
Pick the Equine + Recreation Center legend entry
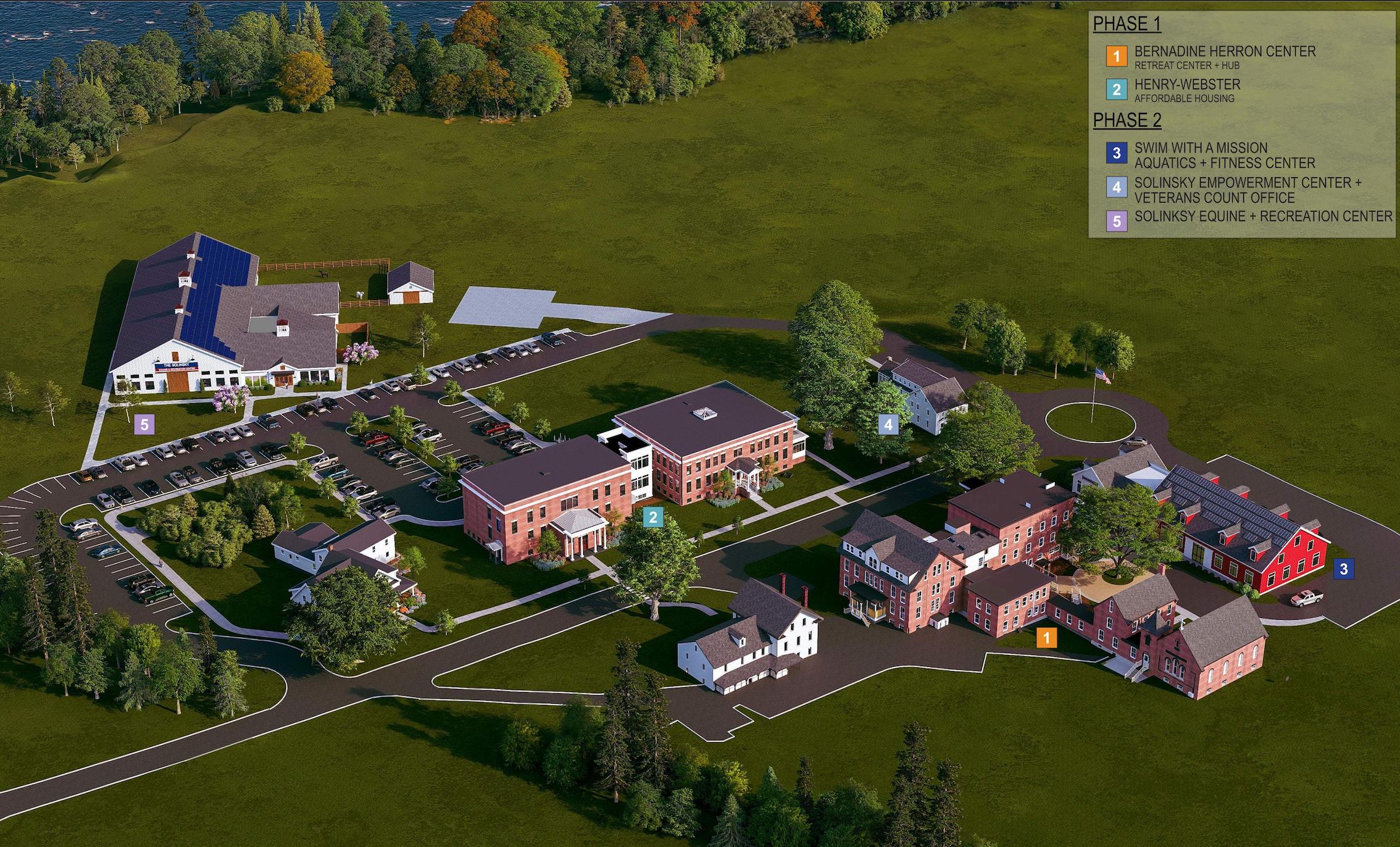coord(1263,217)
